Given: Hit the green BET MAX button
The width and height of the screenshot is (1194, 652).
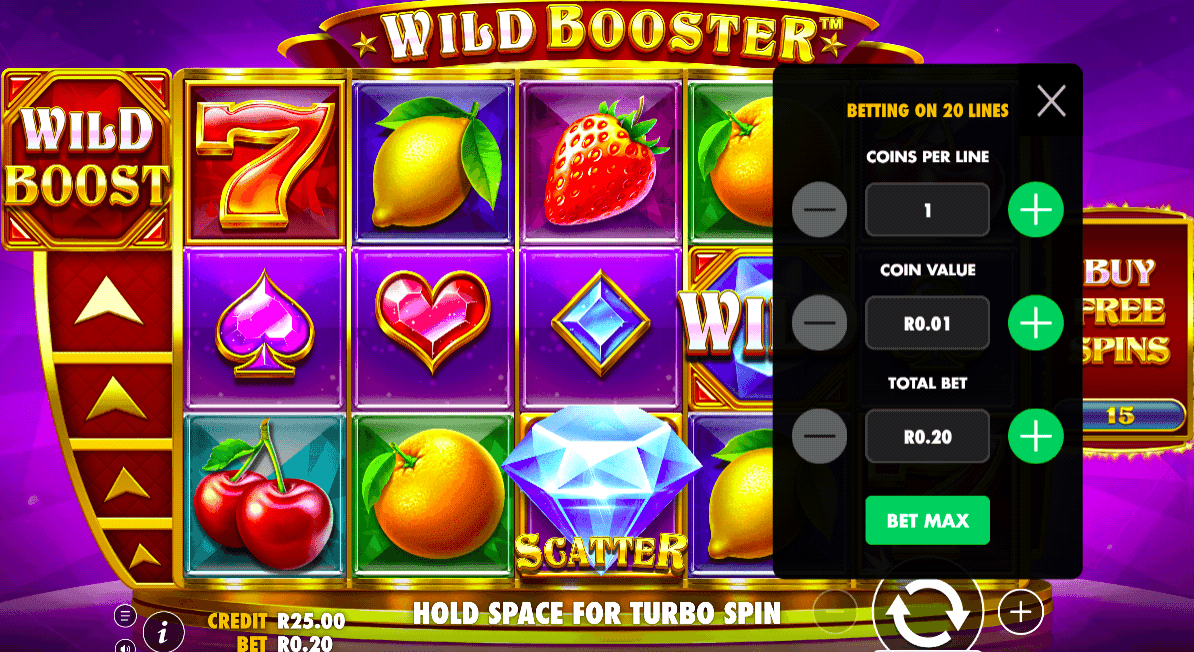Looking at the screenshot, I should tap(927, 520).
